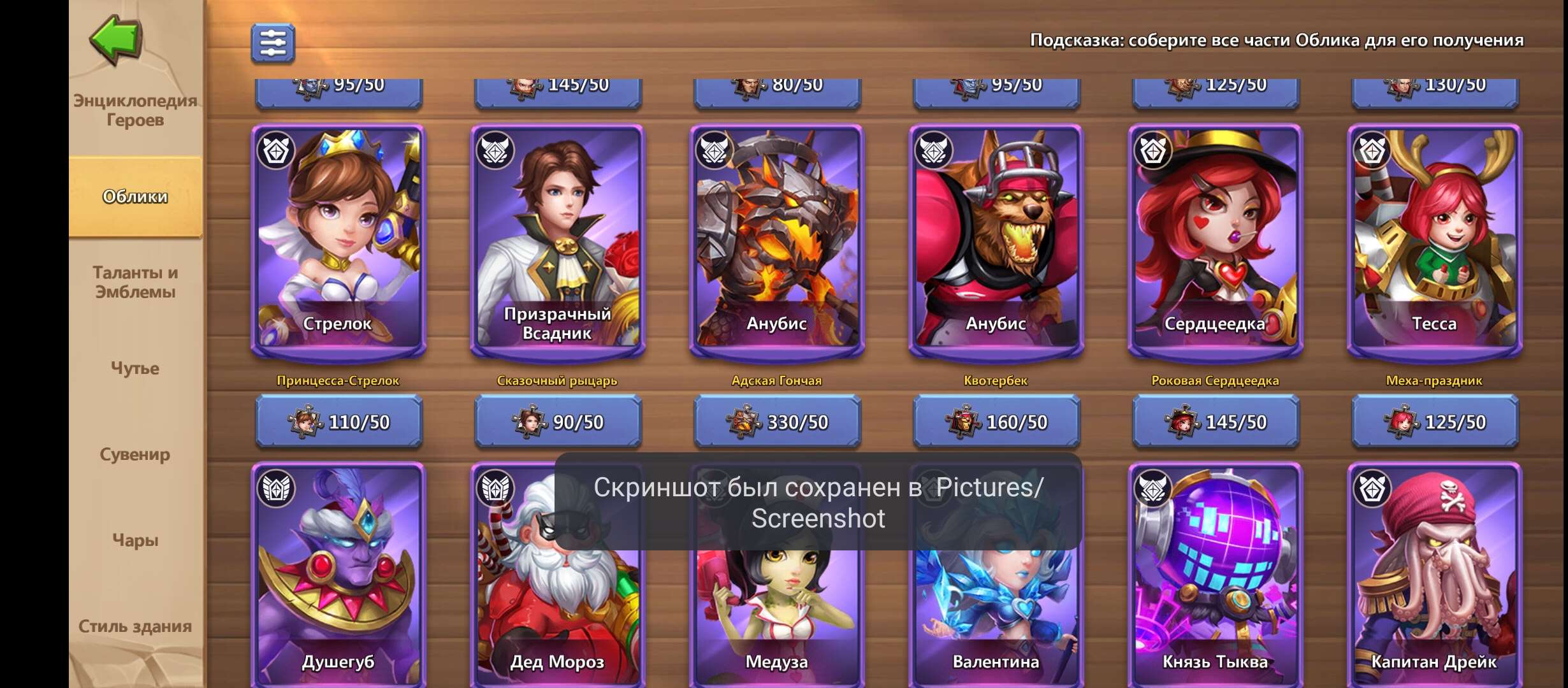
Task: Tap the crest icon on Сердцеедка card
Action: (x=1154, y=152)
